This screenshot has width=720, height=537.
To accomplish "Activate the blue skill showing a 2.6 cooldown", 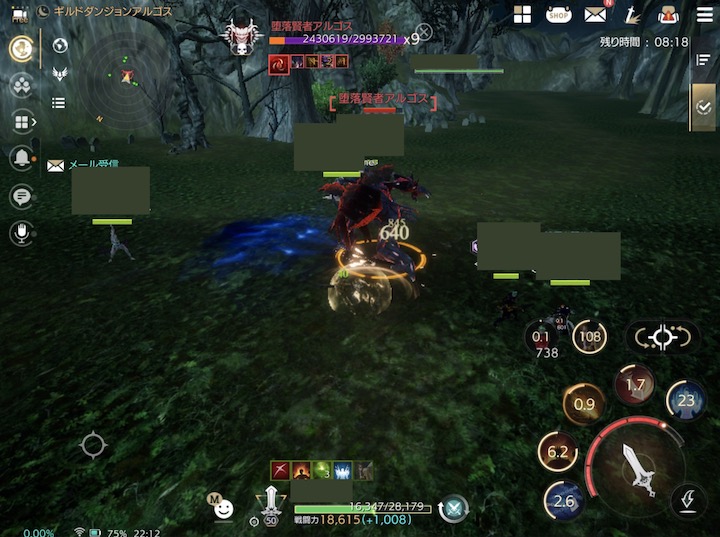I will click(564, 501).
